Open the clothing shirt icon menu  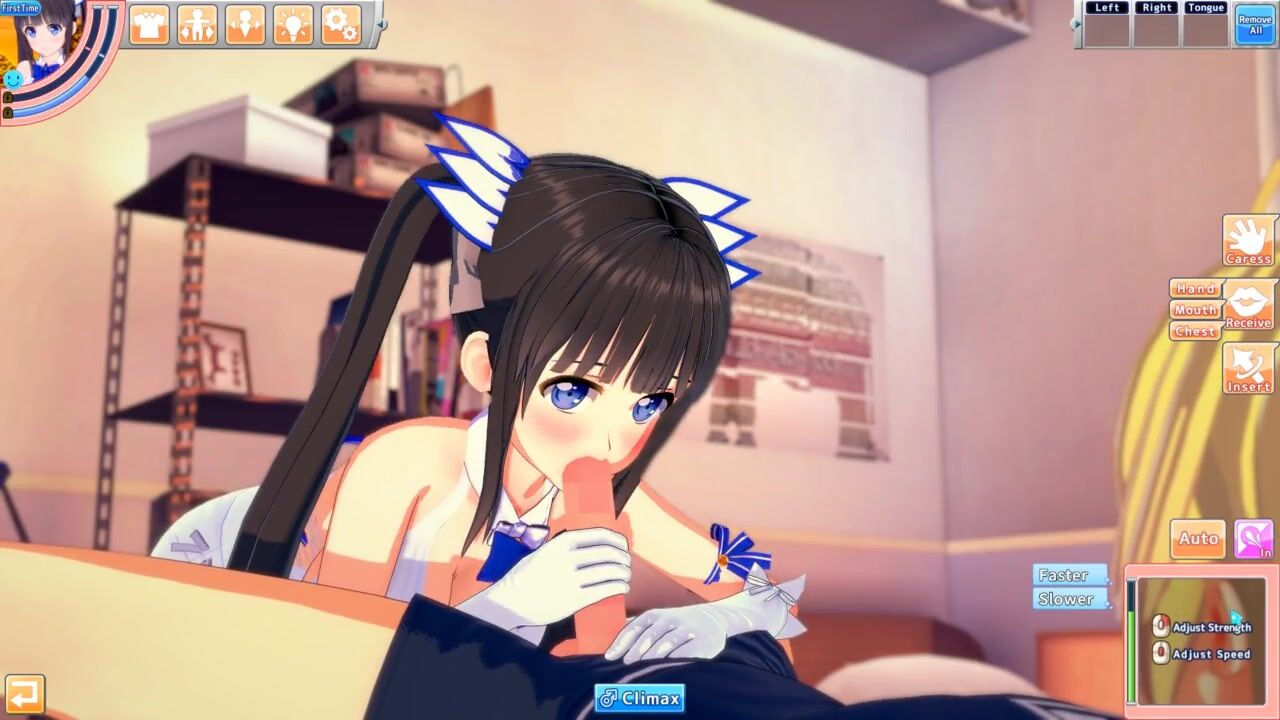point(149,24)
